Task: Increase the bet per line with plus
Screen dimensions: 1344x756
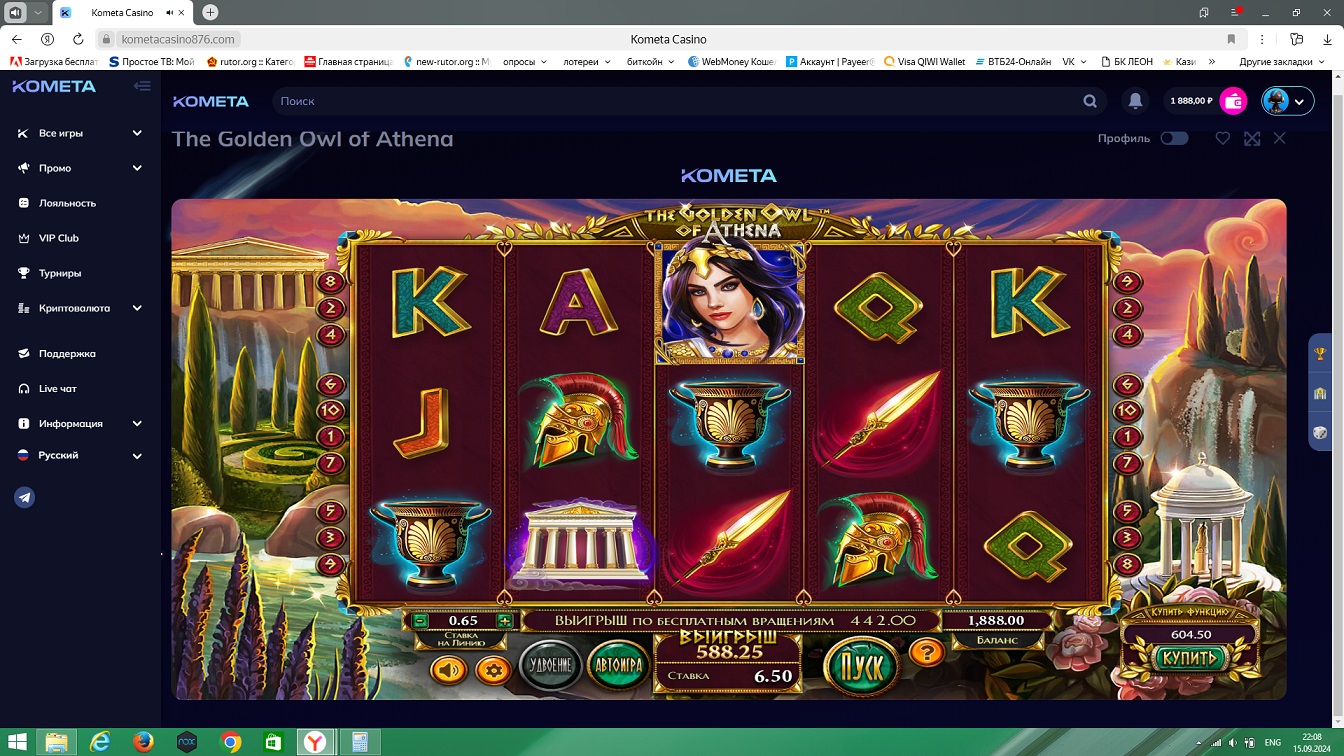Action: [x=505, y=621]
